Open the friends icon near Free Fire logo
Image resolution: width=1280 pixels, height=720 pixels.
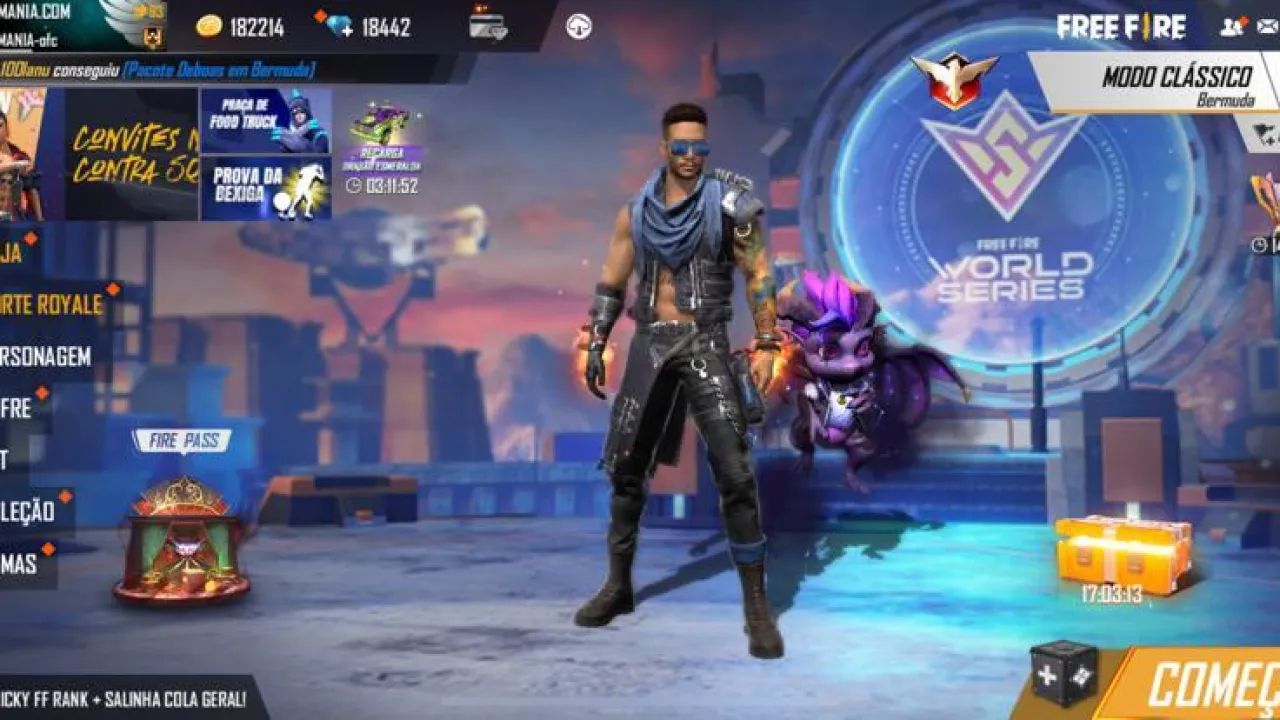click(1232, 27)
